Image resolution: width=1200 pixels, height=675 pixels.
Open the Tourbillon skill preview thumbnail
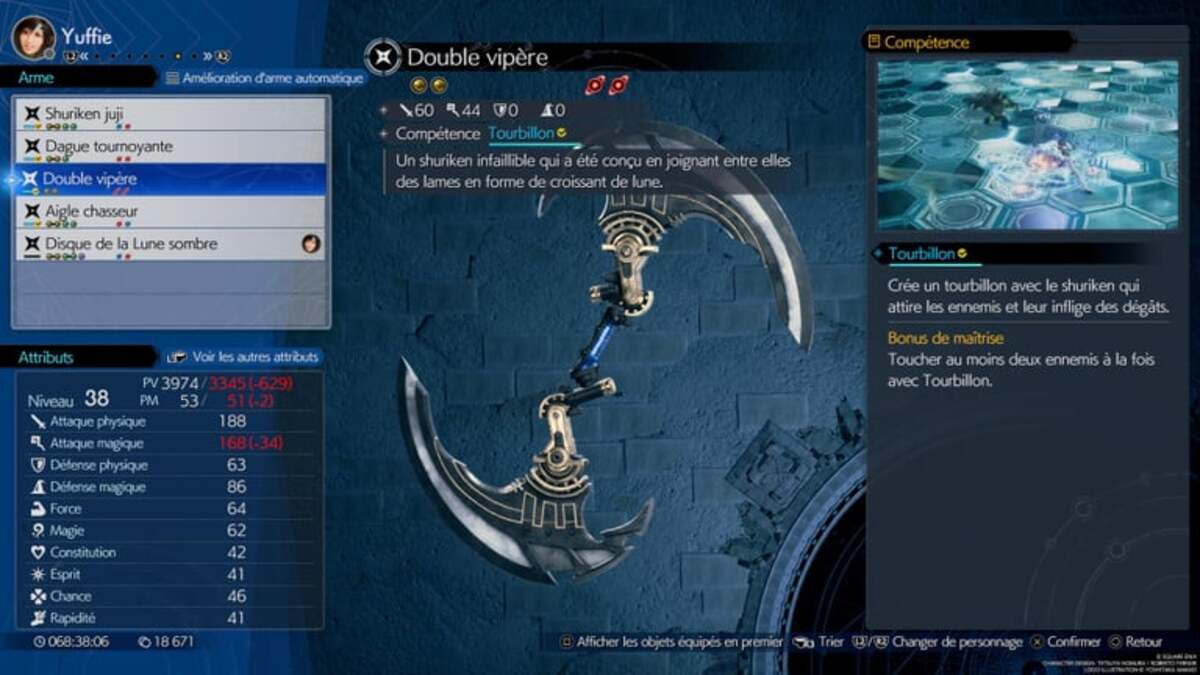tap(1027, 145)
